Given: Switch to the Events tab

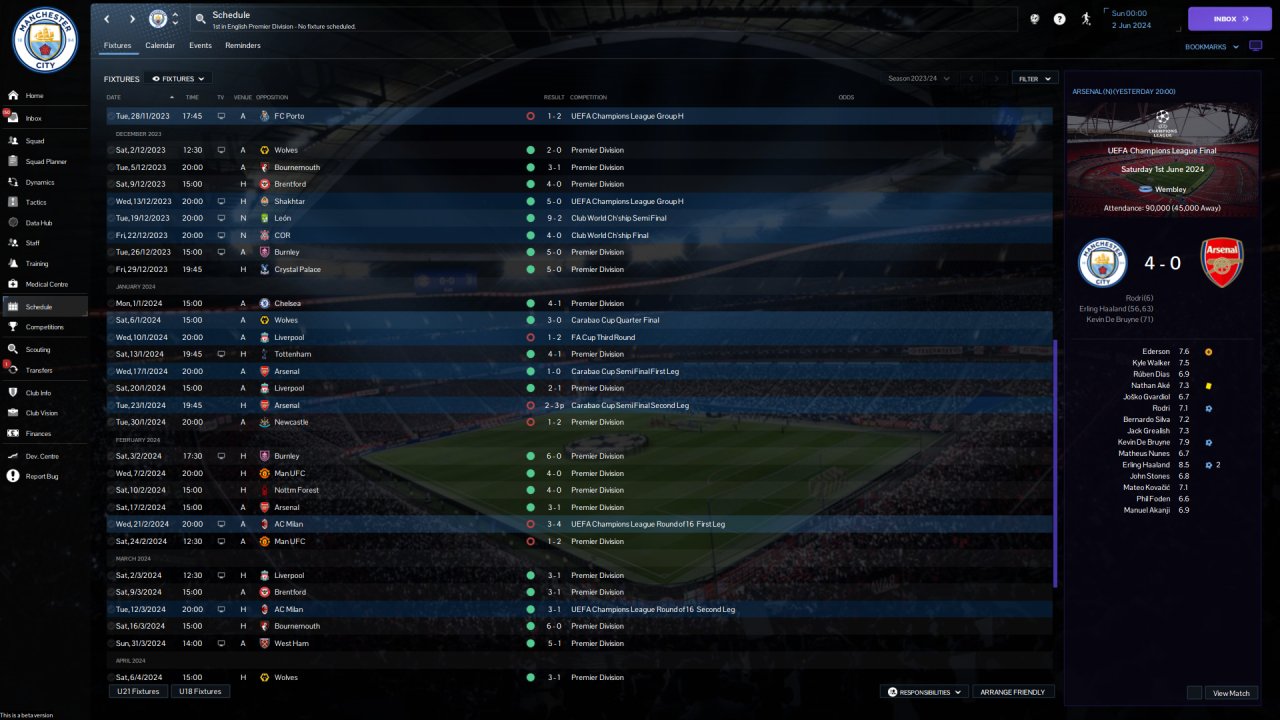Looking at the screenshot, I should point(200,46).
